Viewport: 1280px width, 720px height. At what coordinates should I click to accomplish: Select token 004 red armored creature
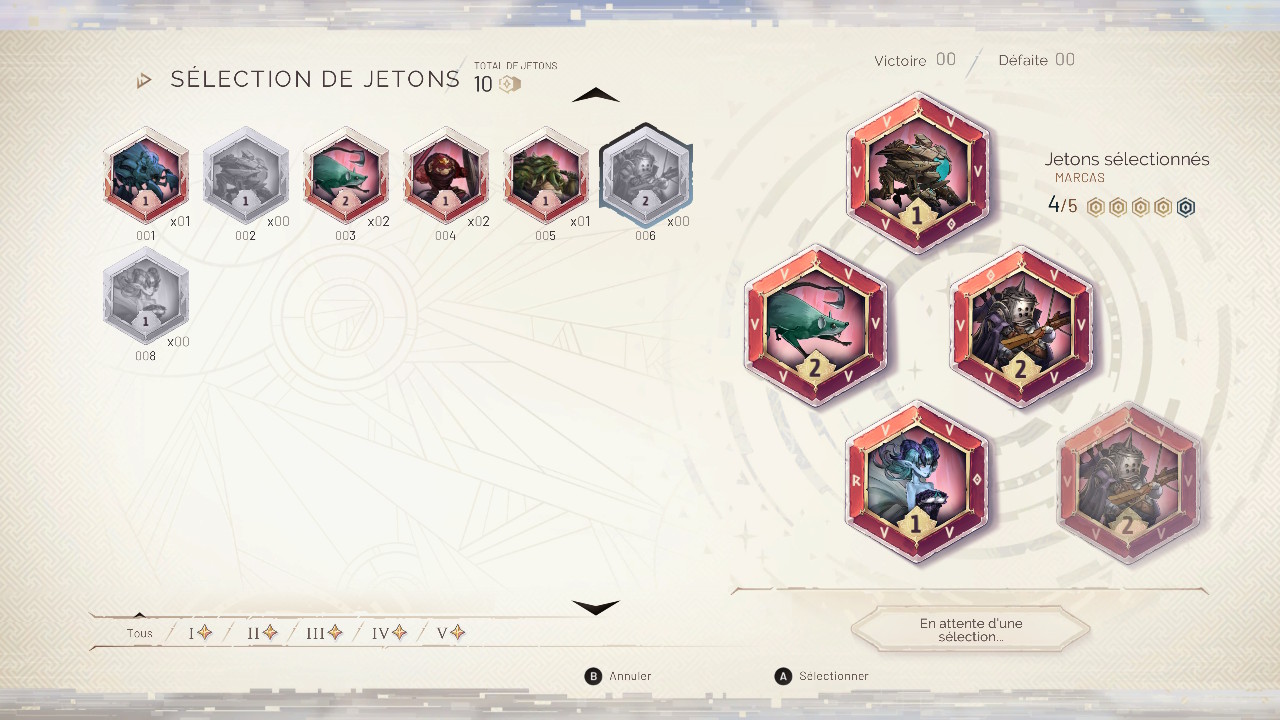[x=446, y=175]
